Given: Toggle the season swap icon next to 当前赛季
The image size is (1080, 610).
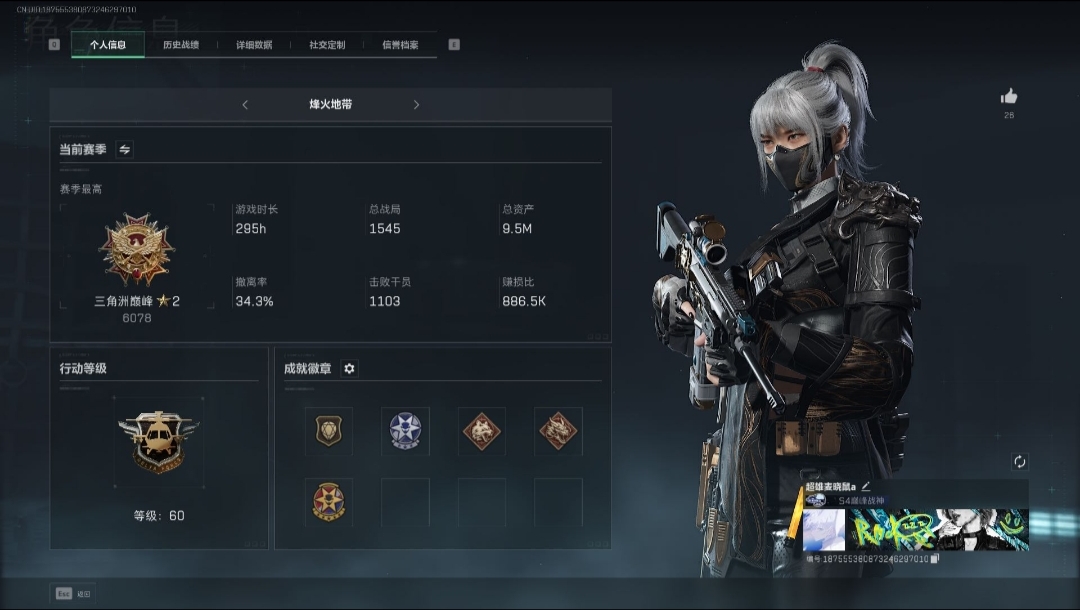Looking at the screenshot, I should [x=125, y=150].
